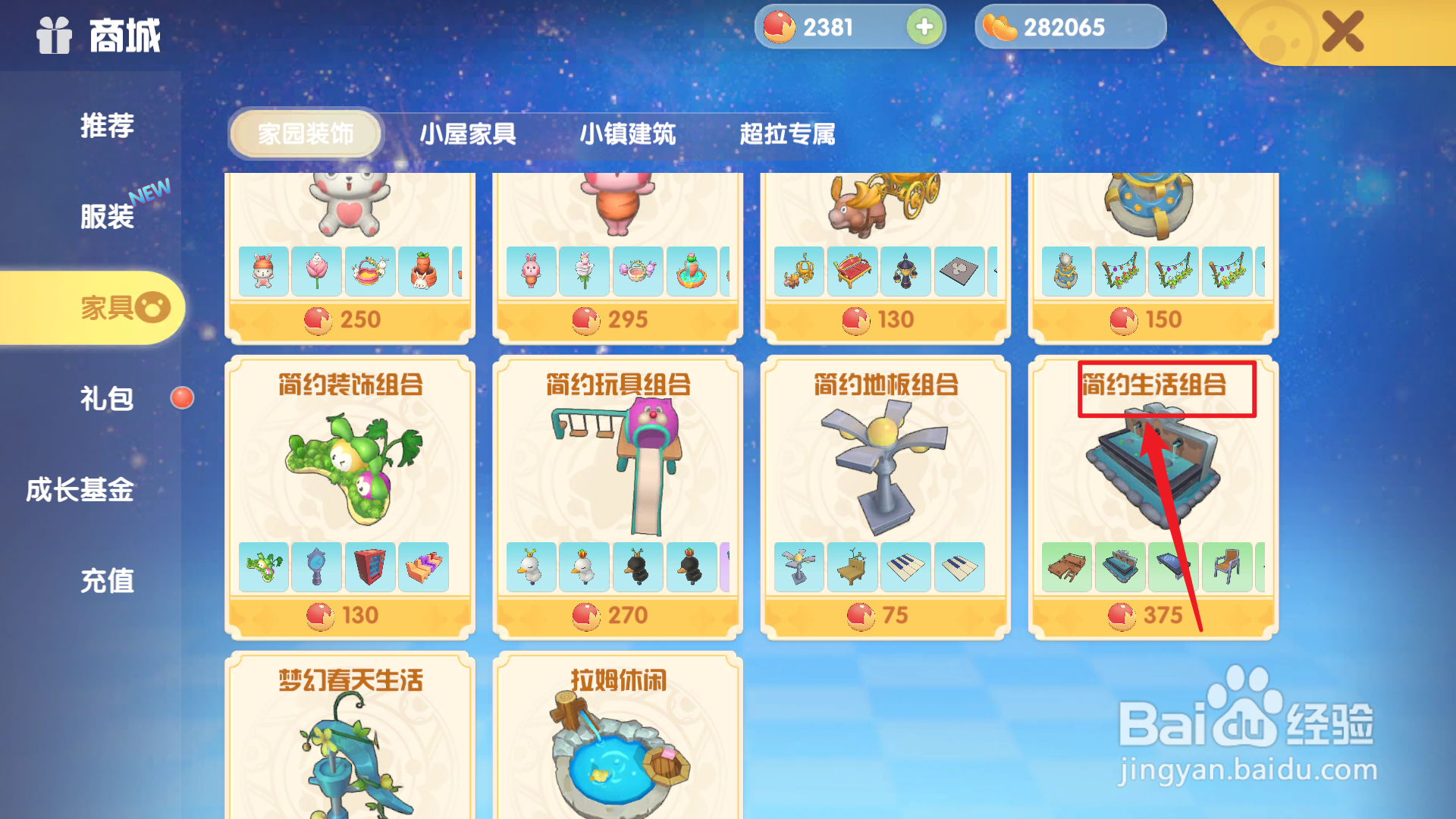The height and width of the screenshot is (819, 1456).
Task: Switch to the 小屋家具 tab
Action: 469,134
